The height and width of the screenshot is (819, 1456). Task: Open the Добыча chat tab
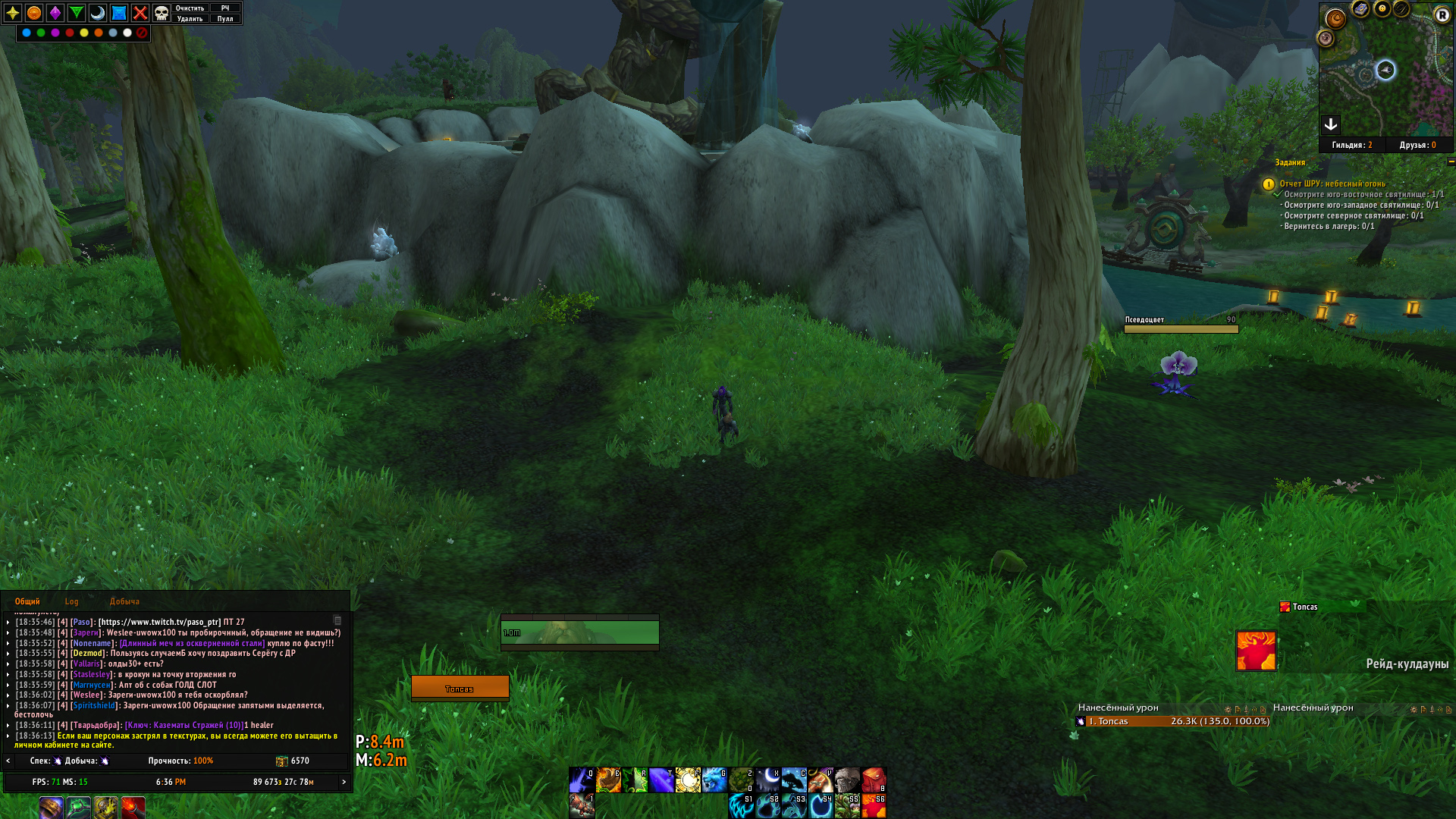click(124, 601)
